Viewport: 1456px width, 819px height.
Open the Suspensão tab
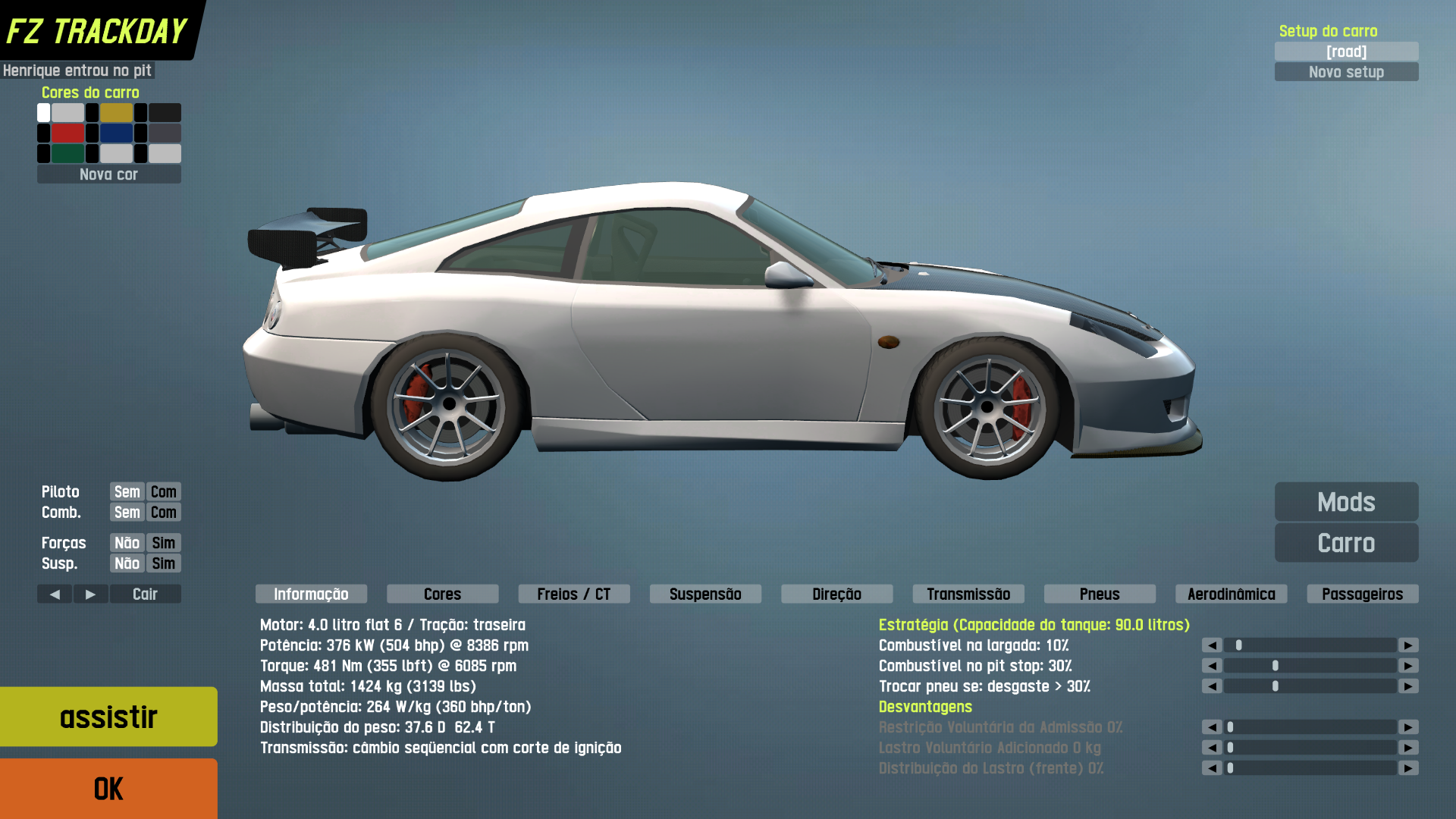(705, 594)
